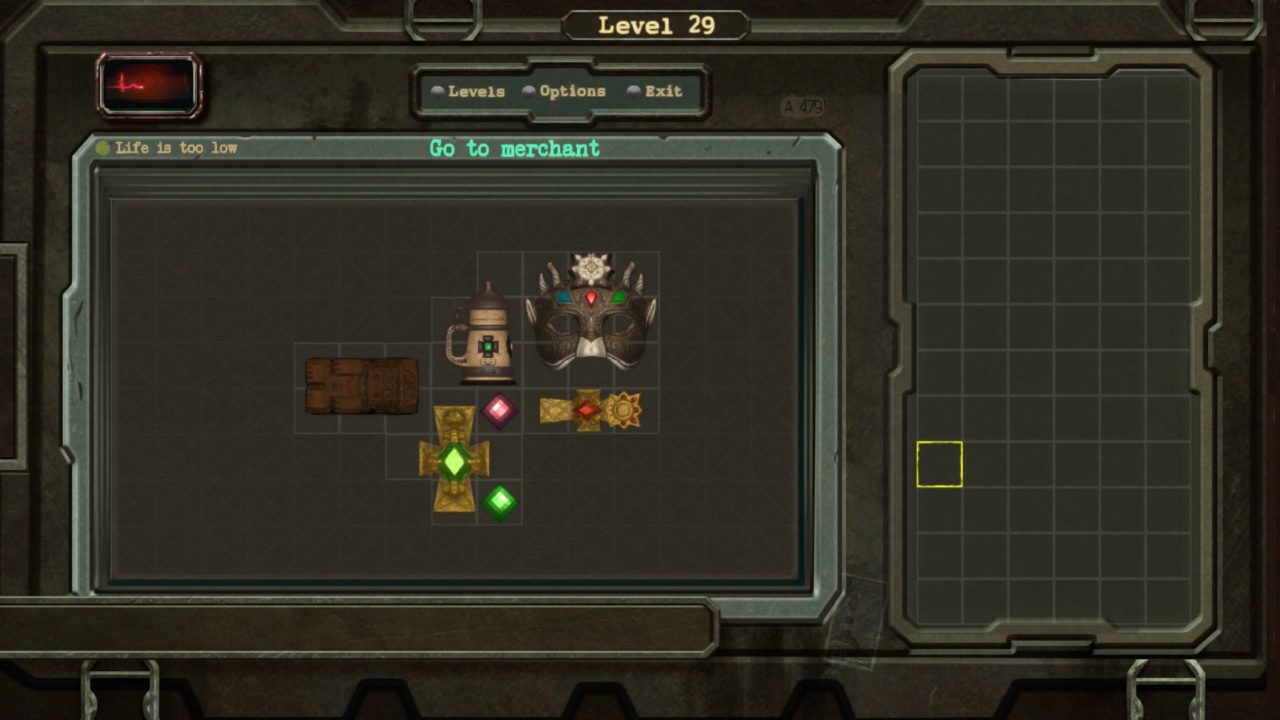Click the yellow highlighted inventory slot
The height and width of the screenshot is (720, 1280).
(938, 463)
